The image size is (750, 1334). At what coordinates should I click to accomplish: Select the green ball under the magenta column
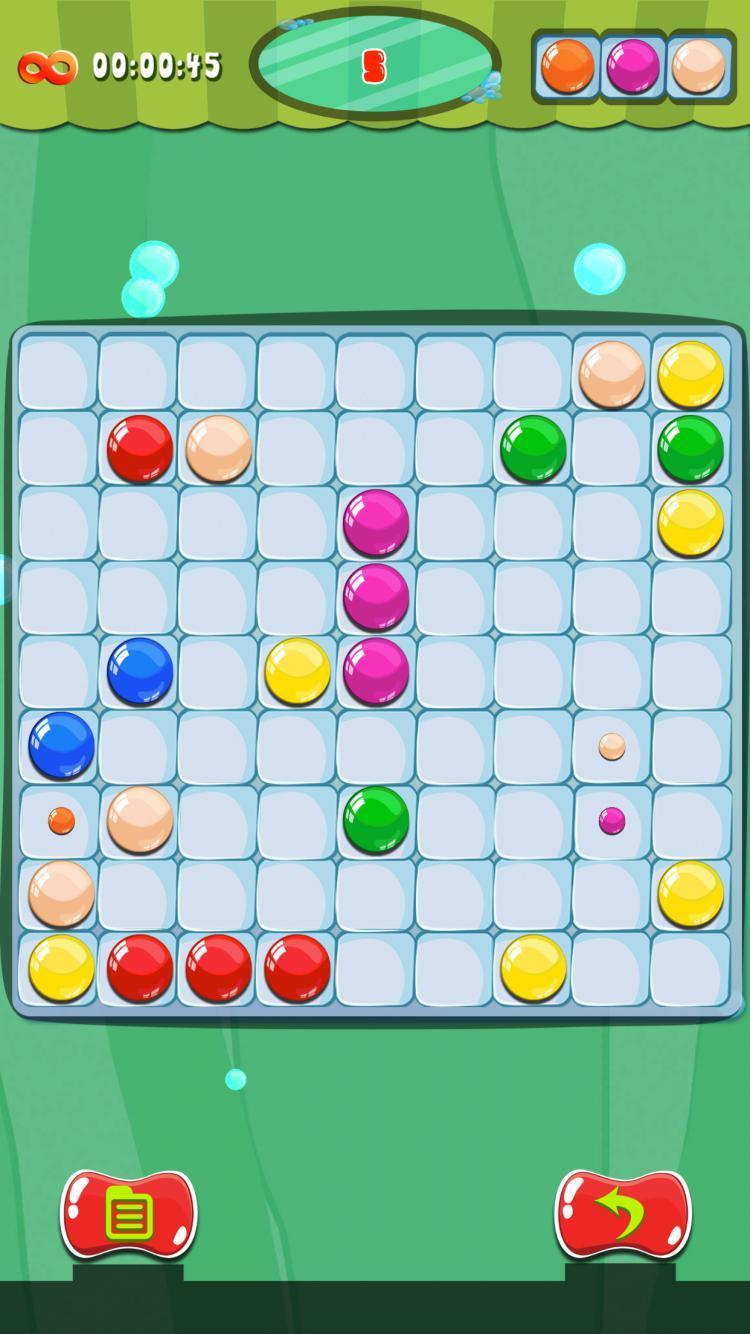(x=376, y=820)
